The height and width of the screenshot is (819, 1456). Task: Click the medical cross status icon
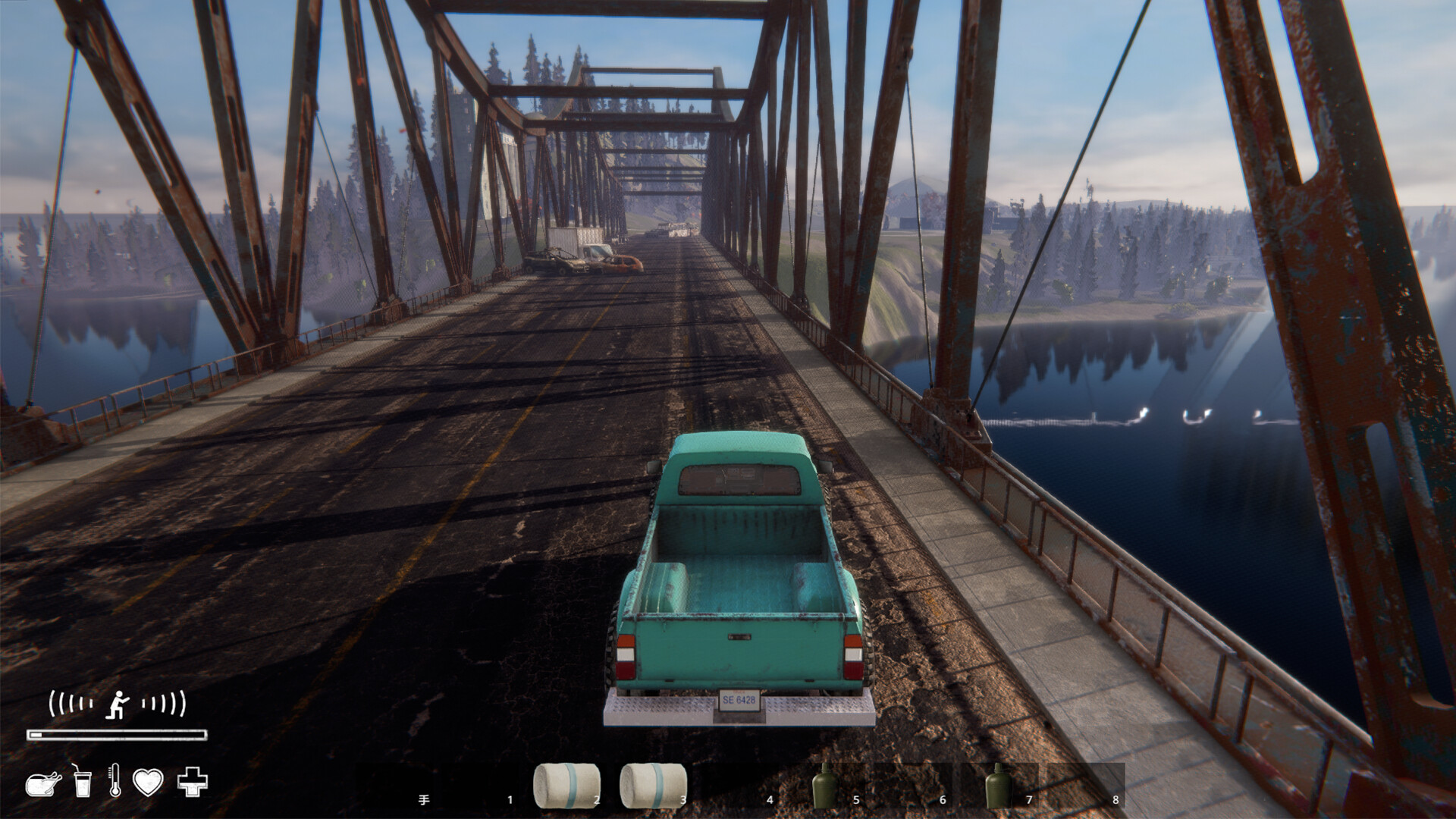click(x=192, y=782)
